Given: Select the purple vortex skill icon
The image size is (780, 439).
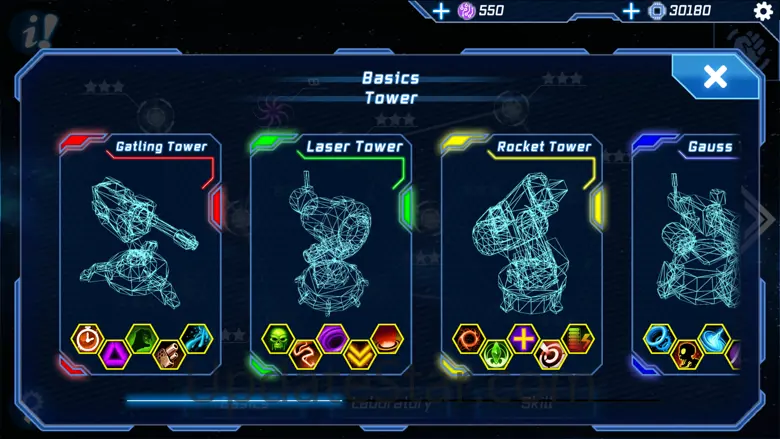Looking at the screenshot, I should click(x=332, y=338).
